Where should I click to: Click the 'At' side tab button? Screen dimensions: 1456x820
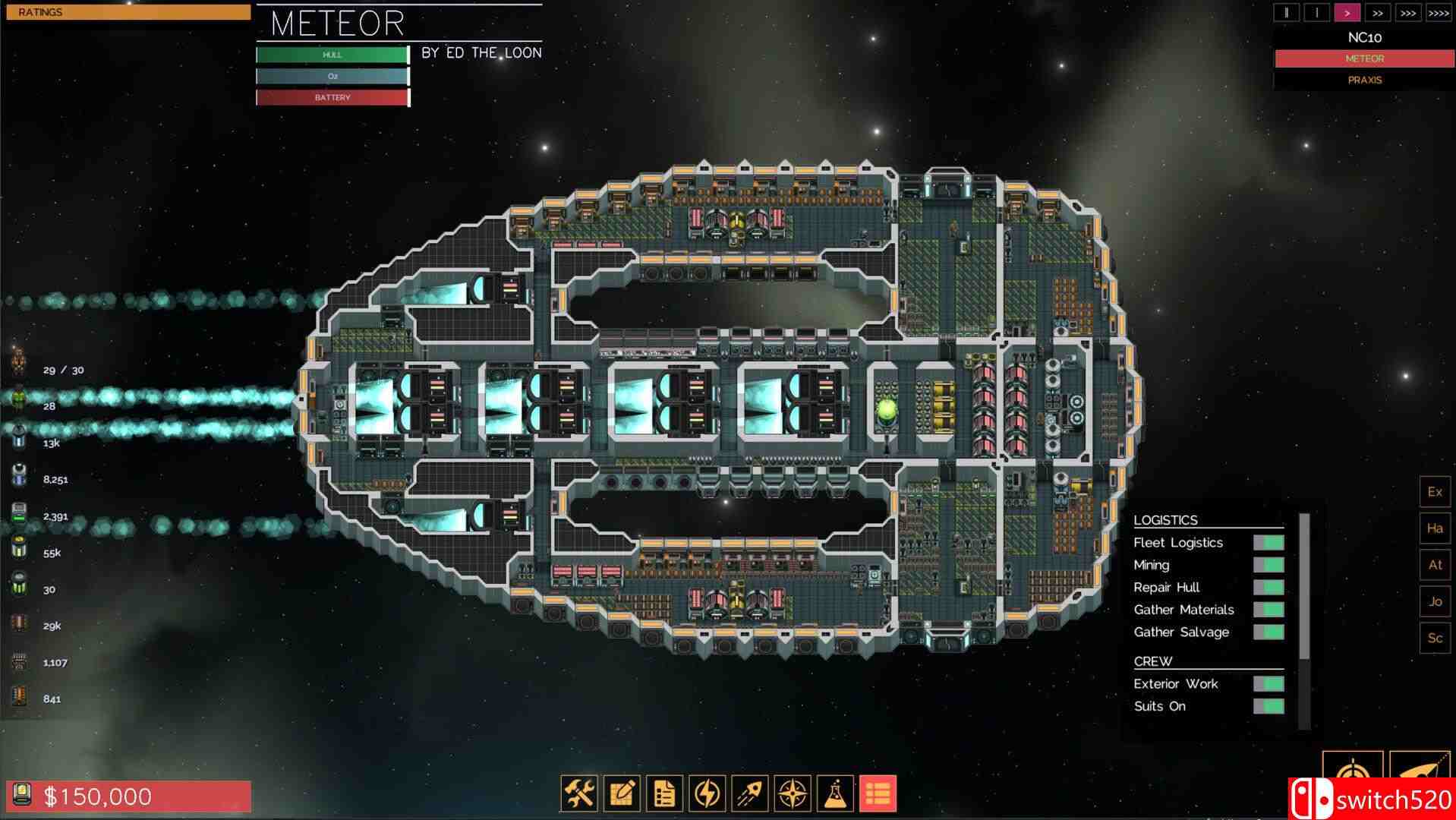pos(1435,565)
